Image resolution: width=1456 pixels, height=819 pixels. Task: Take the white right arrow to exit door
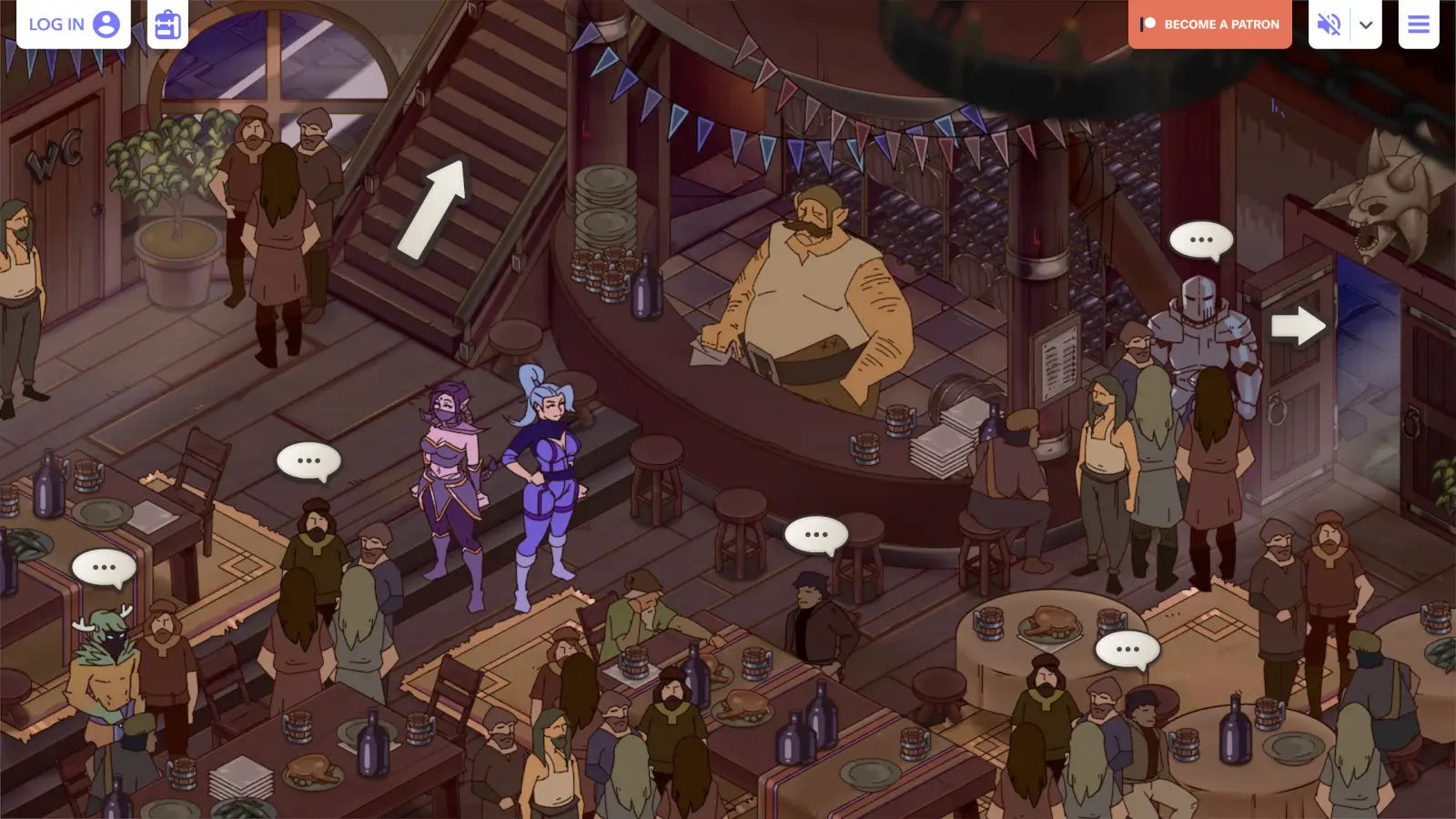pyautogui.click(x=1298, y=326)
